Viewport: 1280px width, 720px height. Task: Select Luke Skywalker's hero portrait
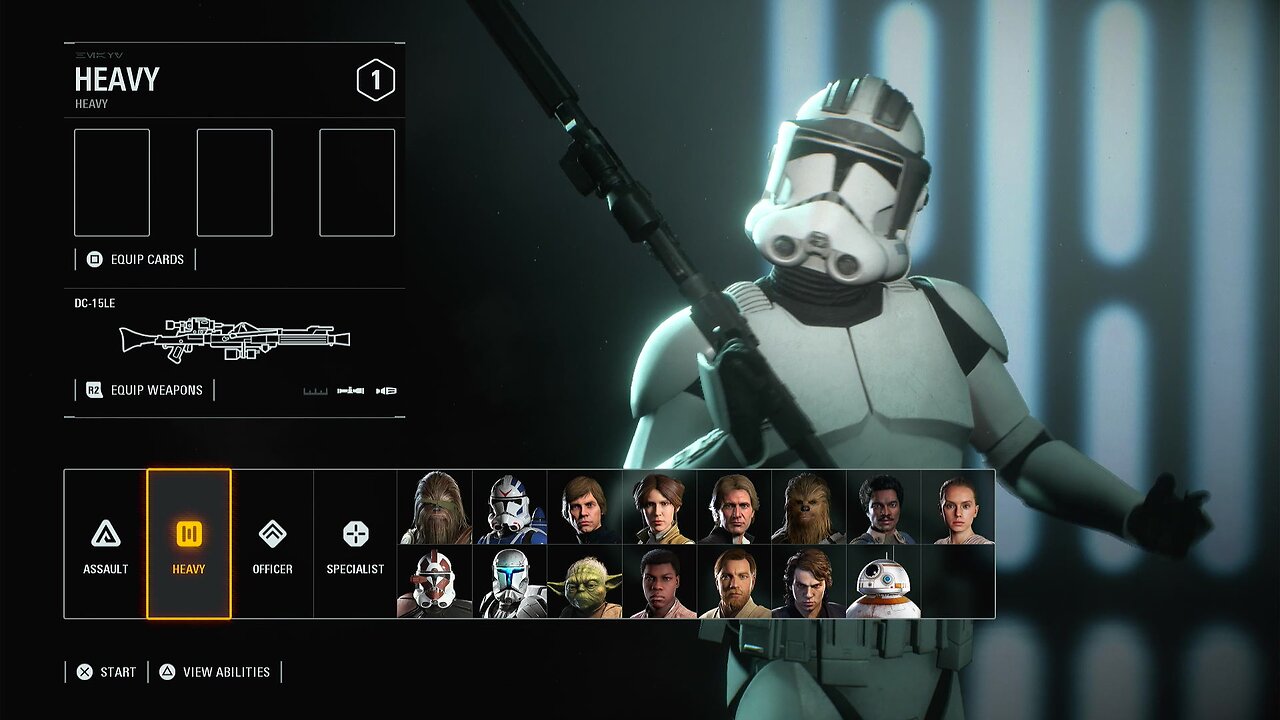click(584, 507)
